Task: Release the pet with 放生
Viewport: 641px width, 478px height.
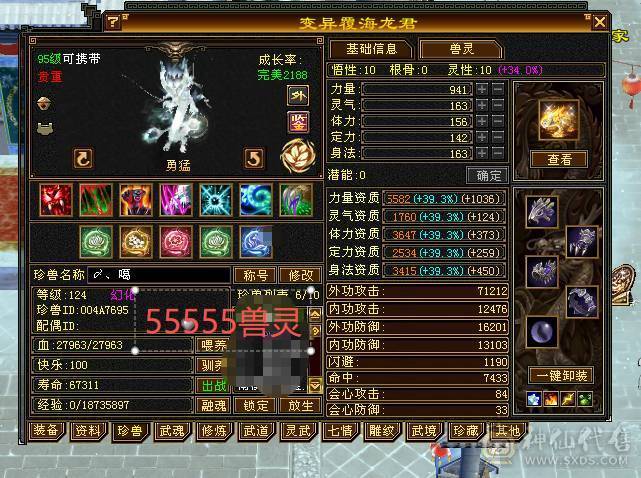Action: pyautogui.click(x=299, y=406)
